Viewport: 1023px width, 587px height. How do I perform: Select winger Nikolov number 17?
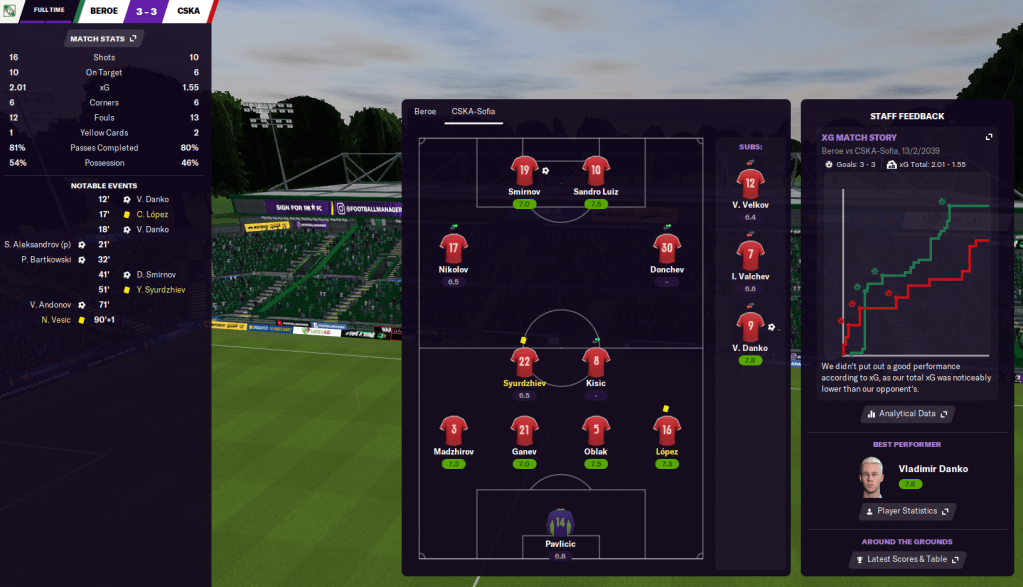(453, 248)
